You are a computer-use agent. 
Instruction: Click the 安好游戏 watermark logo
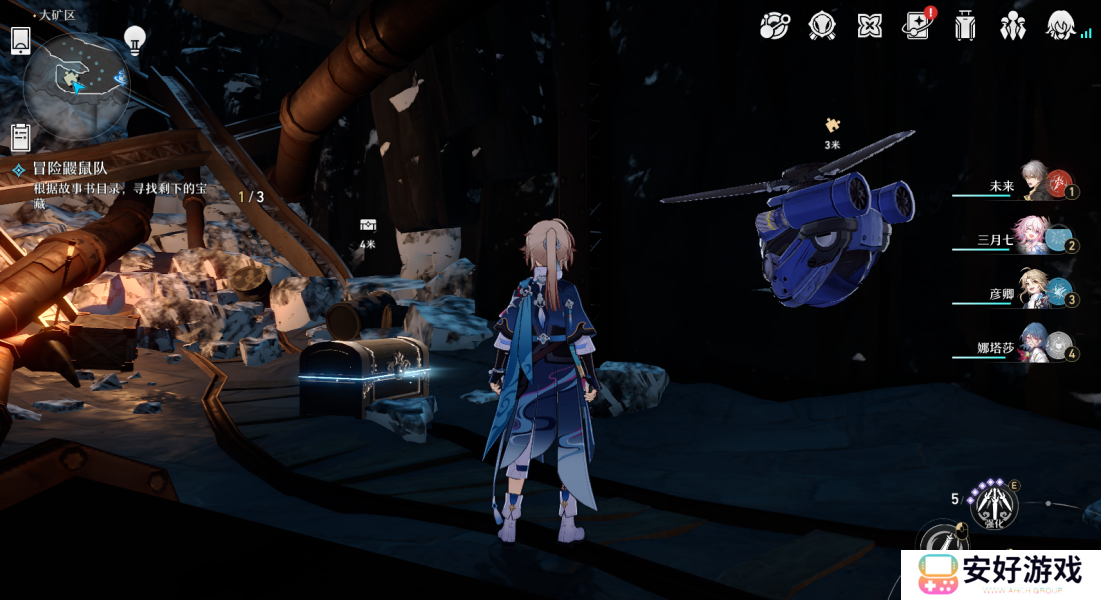(x=1000, y=574)
